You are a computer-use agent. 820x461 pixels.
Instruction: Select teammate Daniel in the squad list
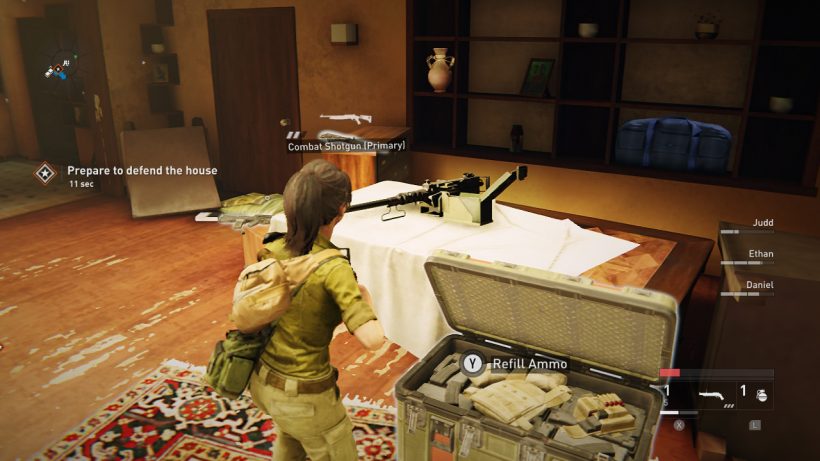761,285
